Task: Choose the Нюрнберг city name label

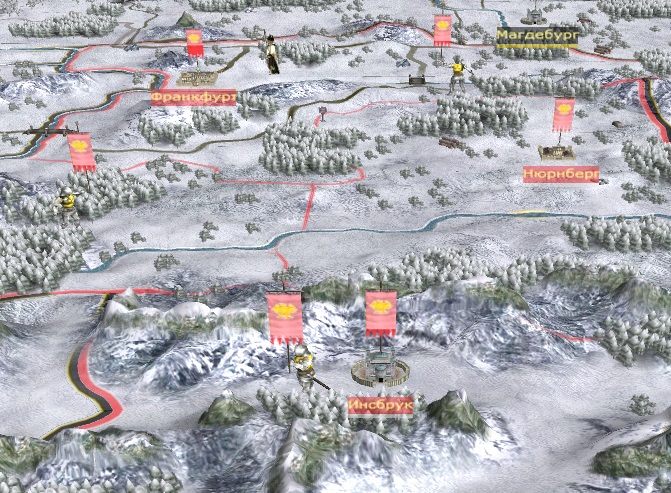Action: (x=560, y=175)
